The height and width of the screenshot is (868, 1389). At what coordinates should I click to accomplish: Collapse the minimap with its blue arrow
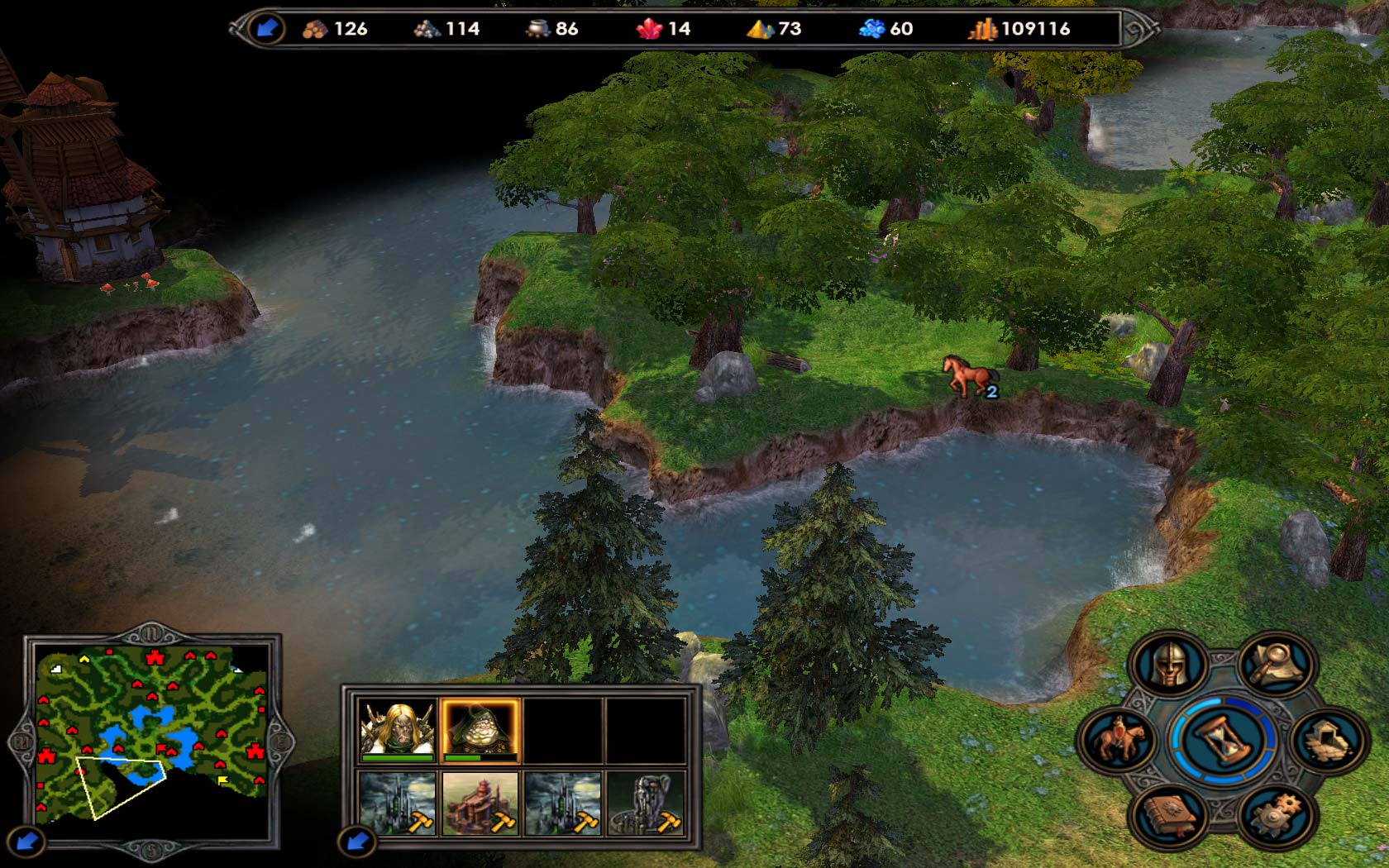coord(26,842)
